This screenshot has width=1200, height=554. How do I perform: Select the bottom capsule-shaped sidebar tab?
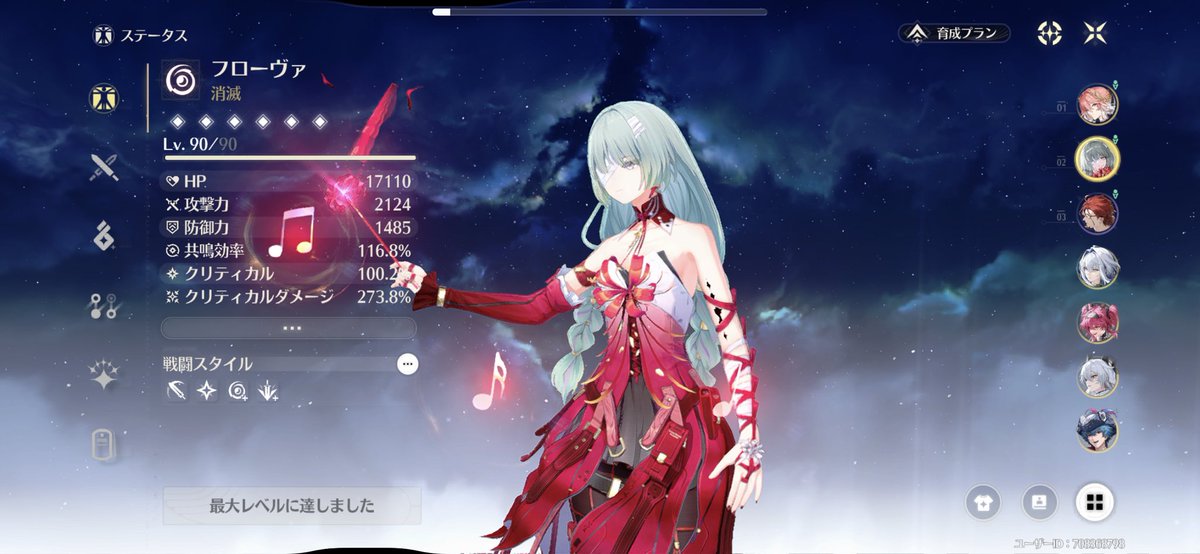click(x=103, y=446)
